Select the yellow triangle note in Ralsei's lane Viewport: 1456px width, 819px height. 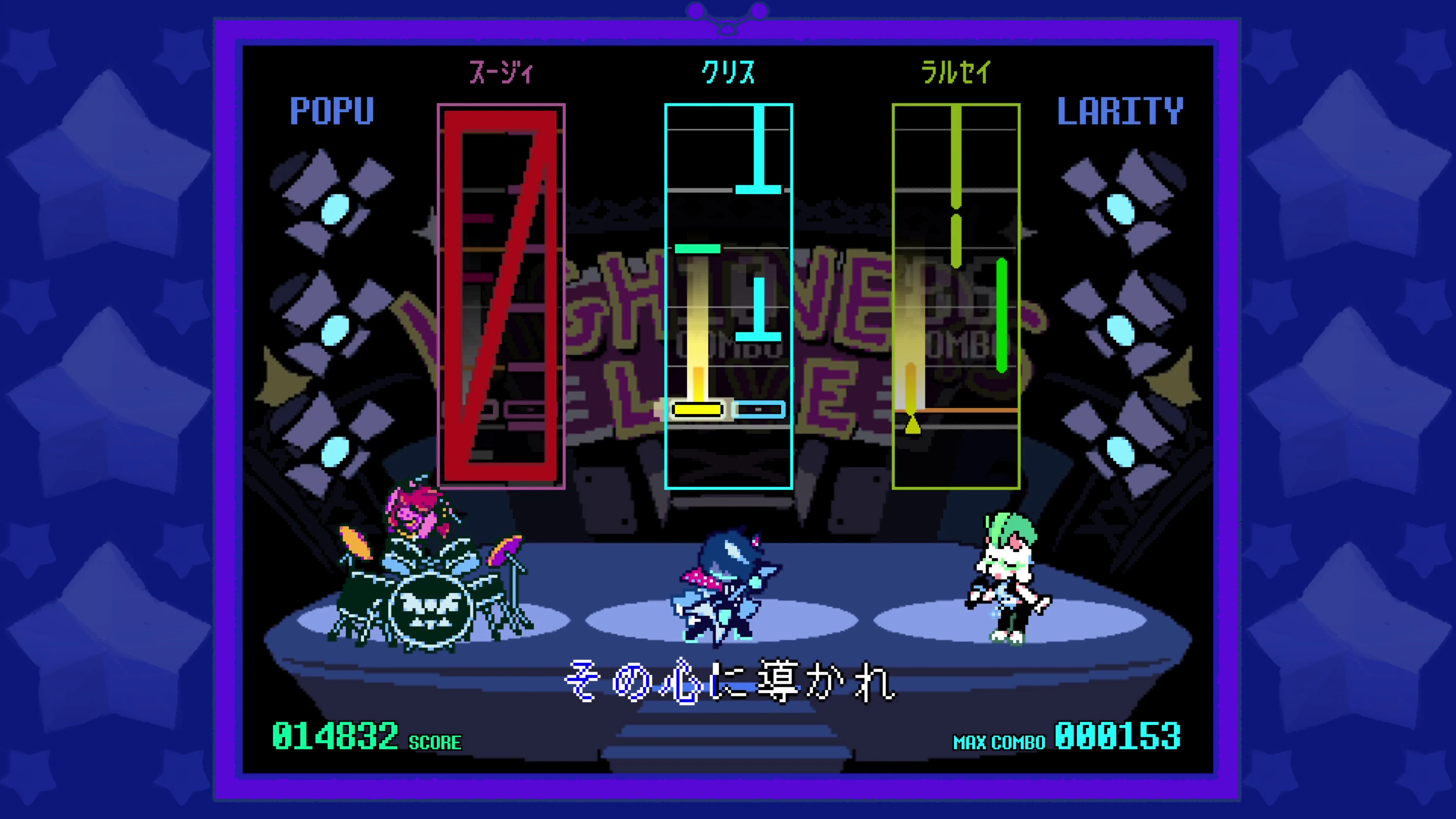[913, 428]
